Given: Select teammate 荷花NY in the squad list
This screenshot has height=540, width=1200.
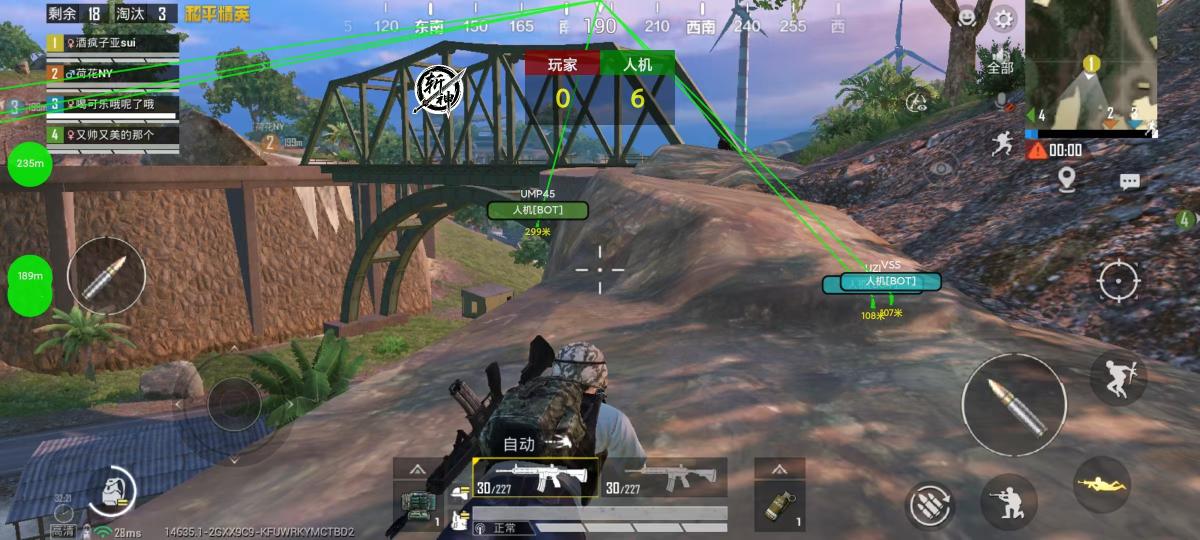Looking at the screenshot, I should tap(112, 73).
